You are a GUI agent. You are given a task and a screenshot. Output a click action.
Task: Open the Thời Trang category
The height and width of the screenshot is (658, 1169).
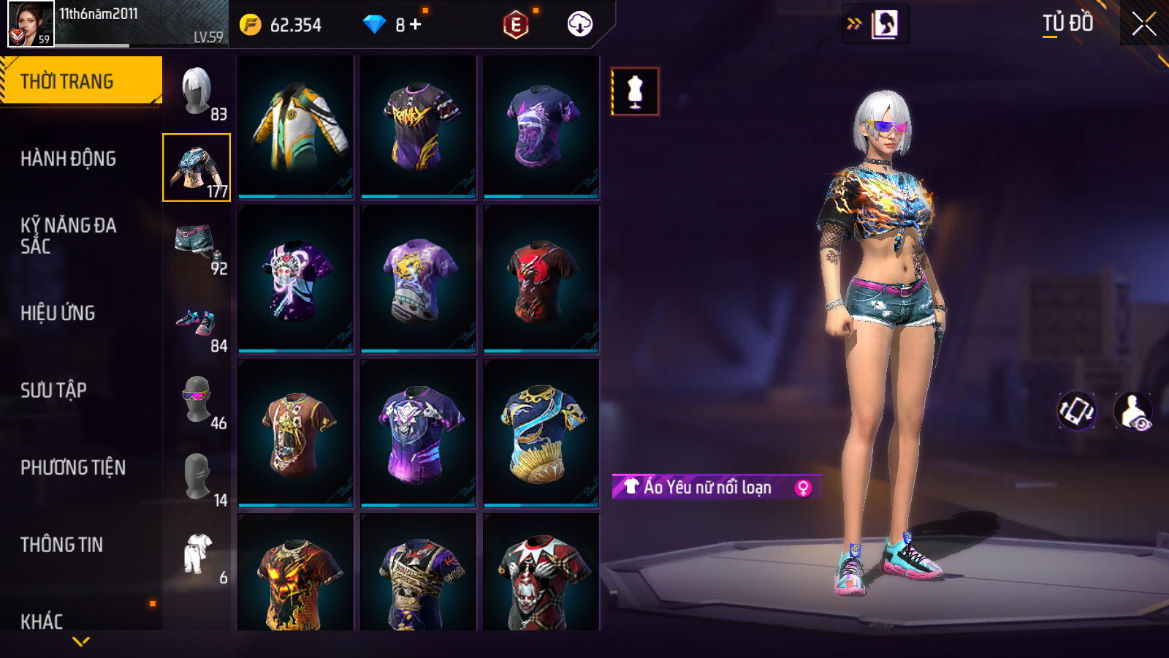[67, 82]
